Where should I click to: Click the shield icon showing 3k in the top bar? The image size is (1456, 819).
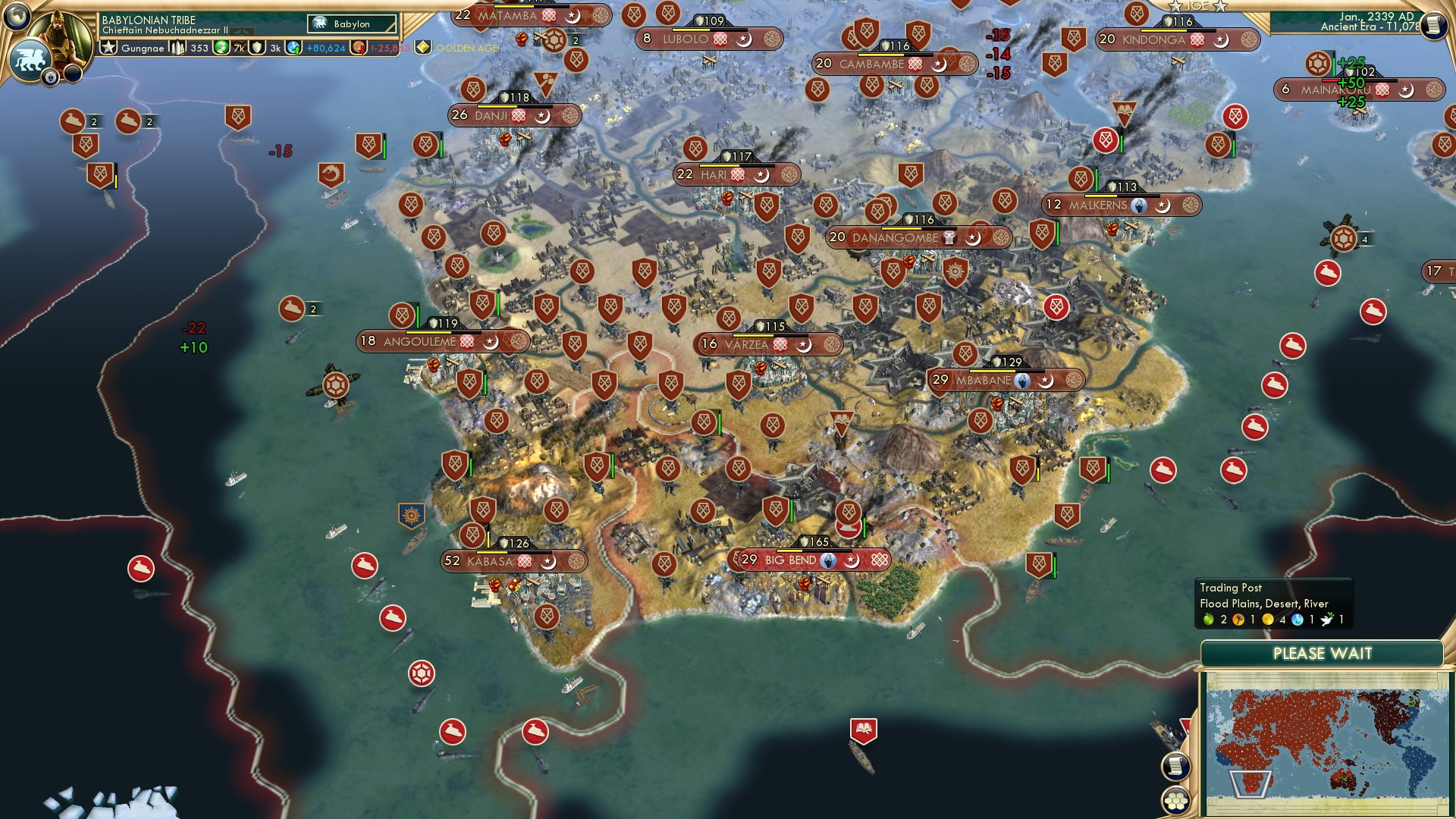coord(259,46)
